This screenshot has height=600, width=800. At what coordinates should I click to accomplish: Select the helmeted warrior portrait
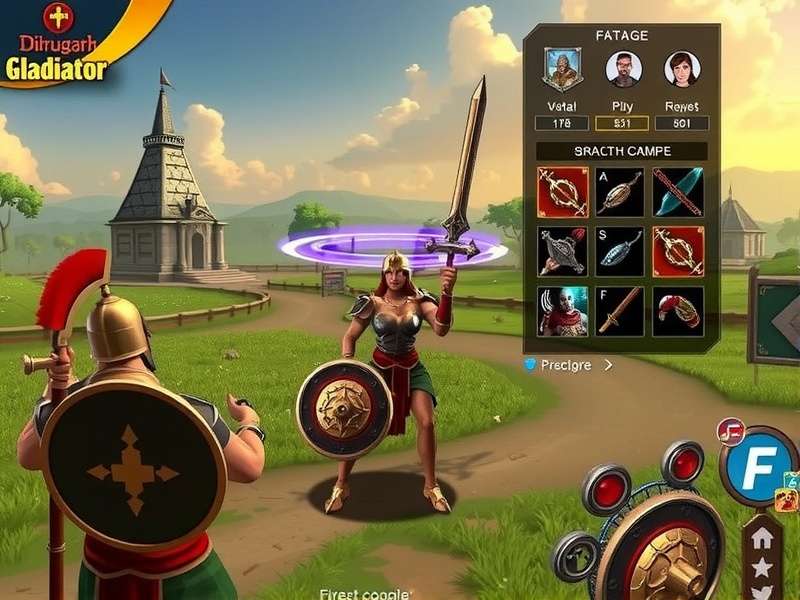[563, 70]
